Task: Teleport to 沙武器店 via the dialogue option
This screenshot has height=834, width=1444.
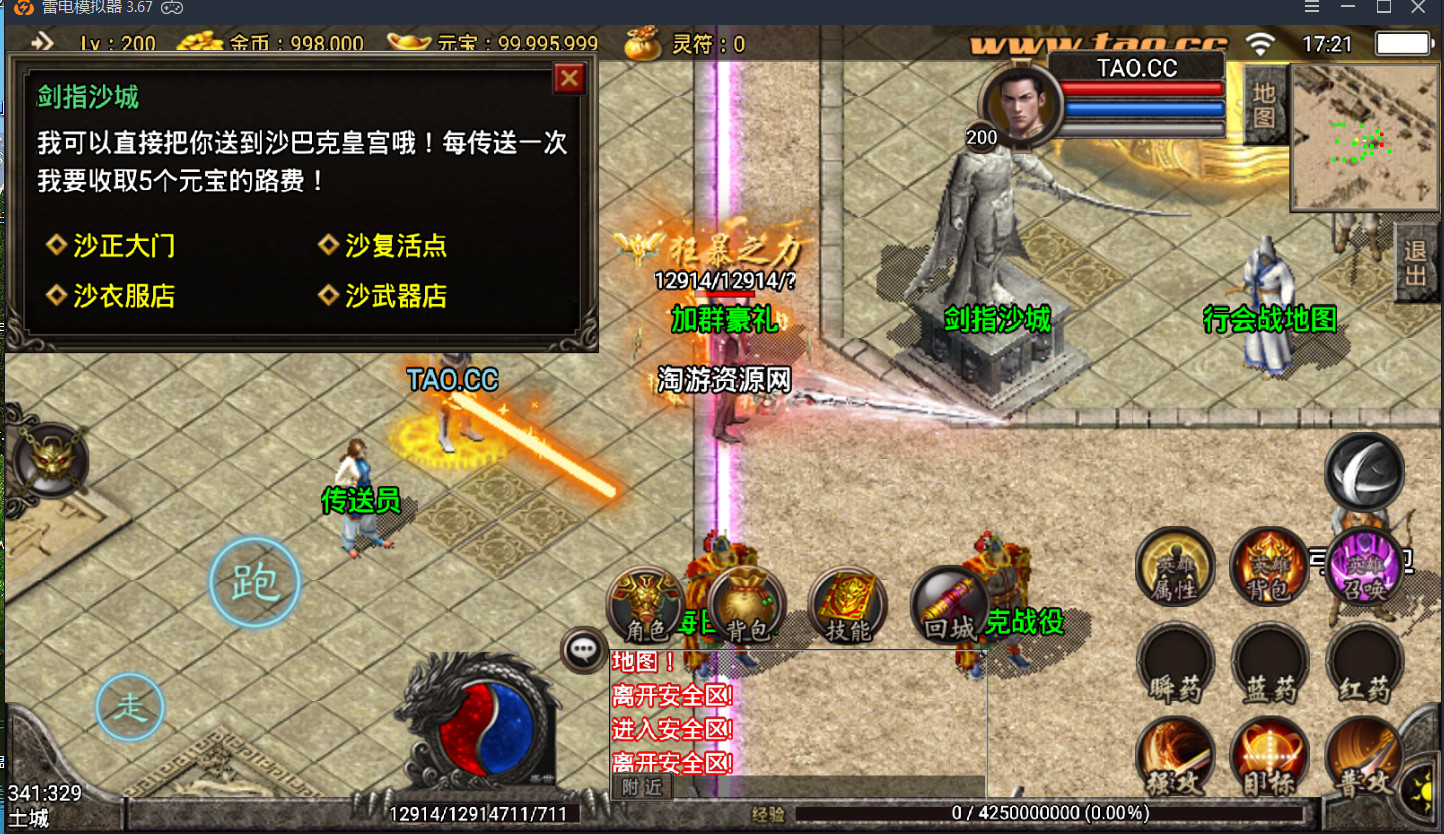Action: (395, 296)
